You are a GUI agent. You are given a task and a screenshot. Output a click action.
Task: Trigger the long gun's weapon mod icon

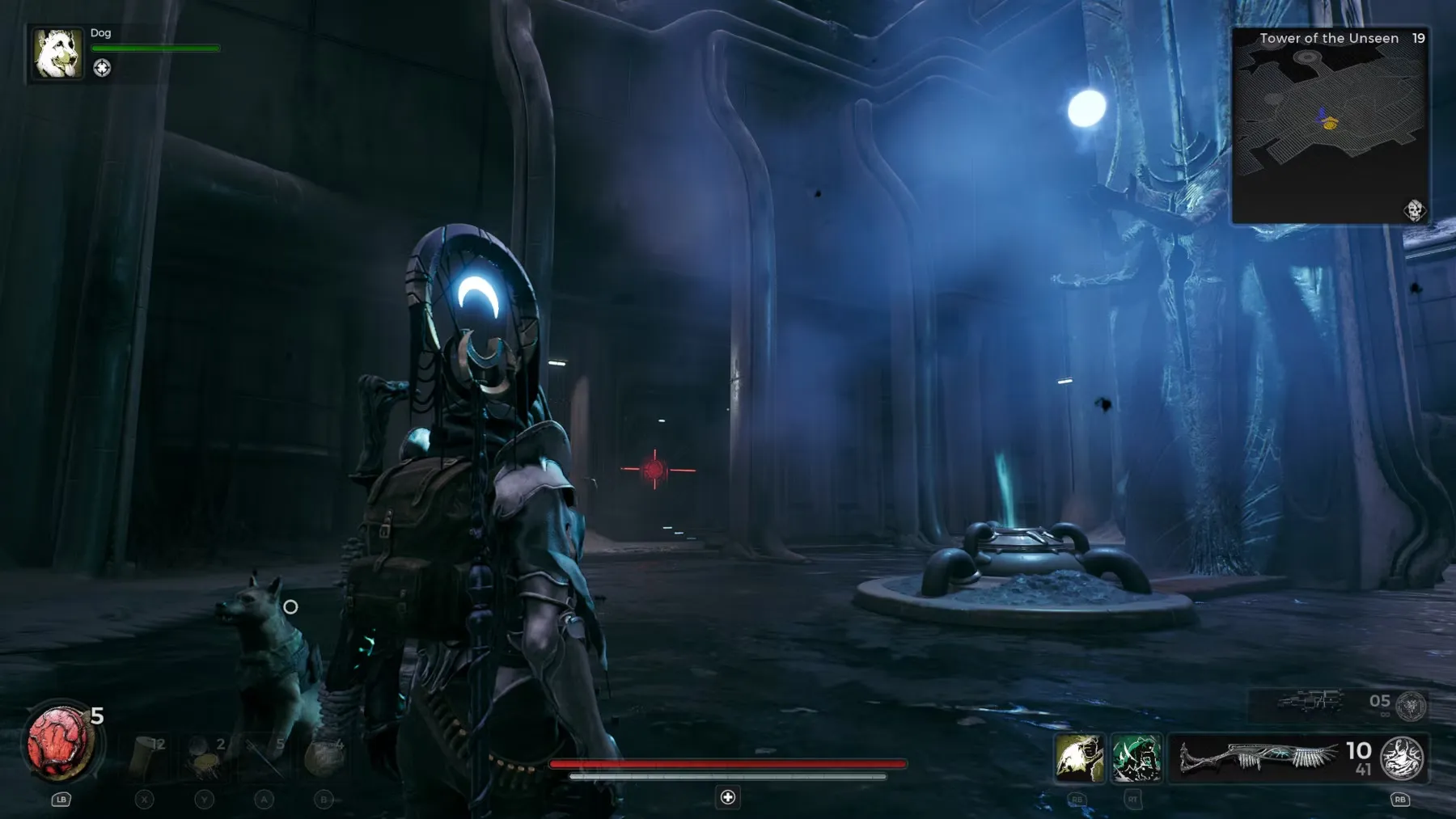tap(1402, 758)
